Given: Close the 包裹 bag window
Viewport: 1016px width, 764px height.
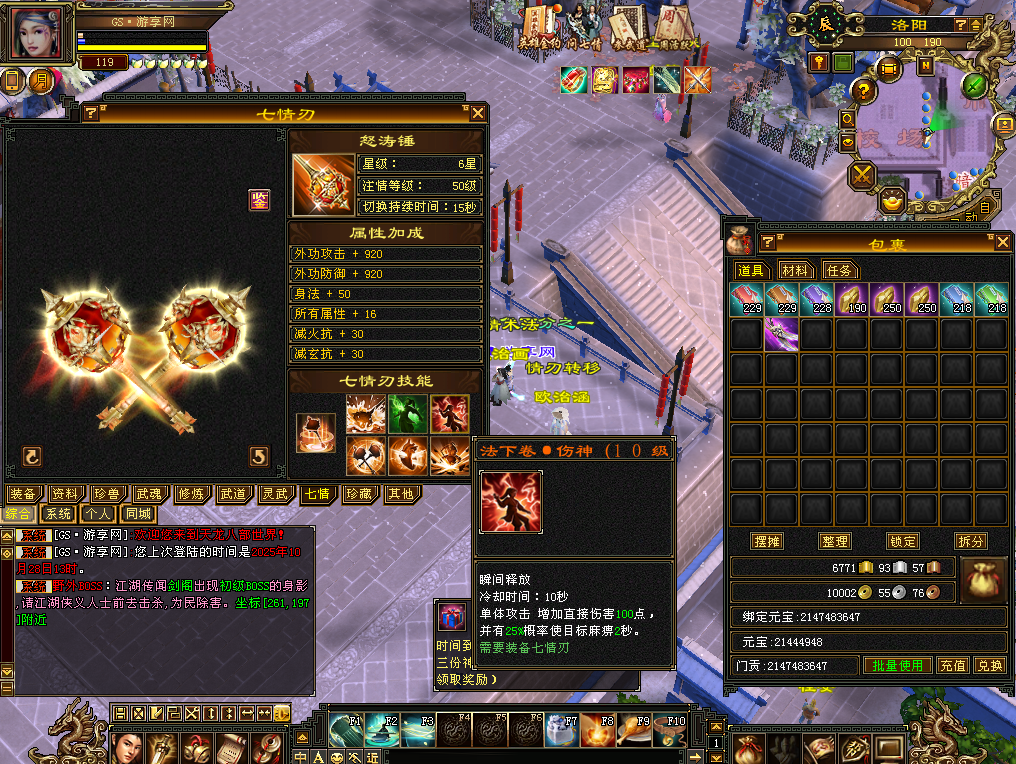Looking at the screenshot, I should pos(1003,242).
